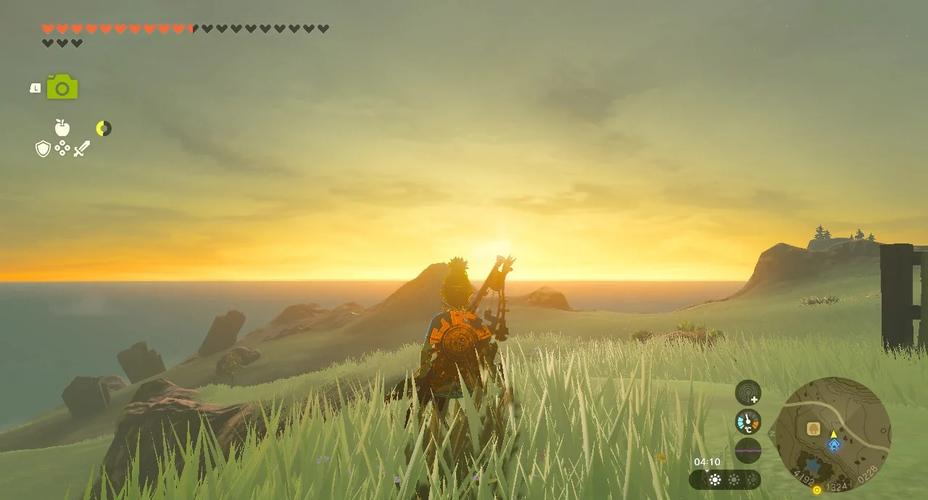Open the sword weapon quick-select

(x=81, y=148)
